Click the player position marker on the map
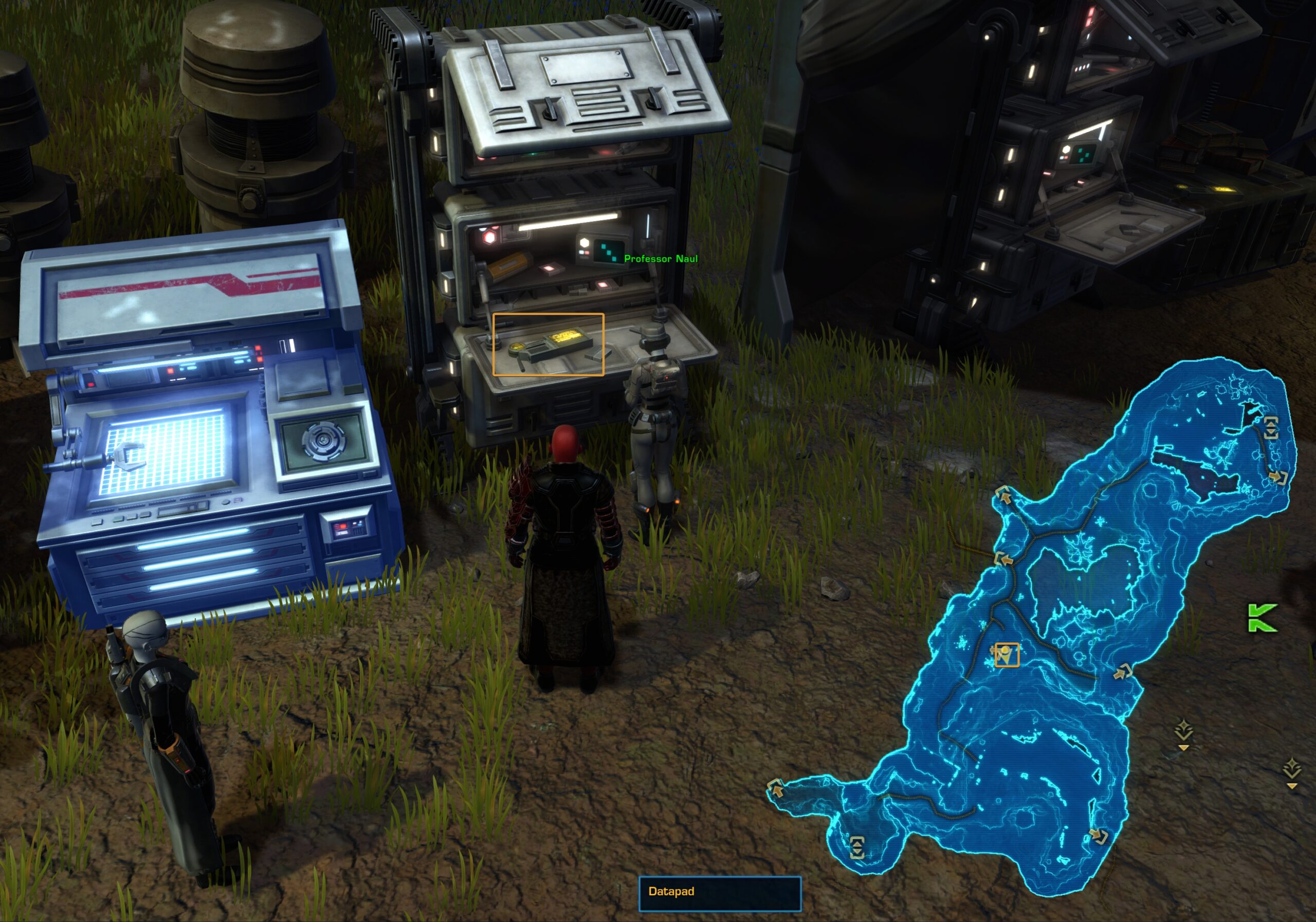 coord(1006,655)
